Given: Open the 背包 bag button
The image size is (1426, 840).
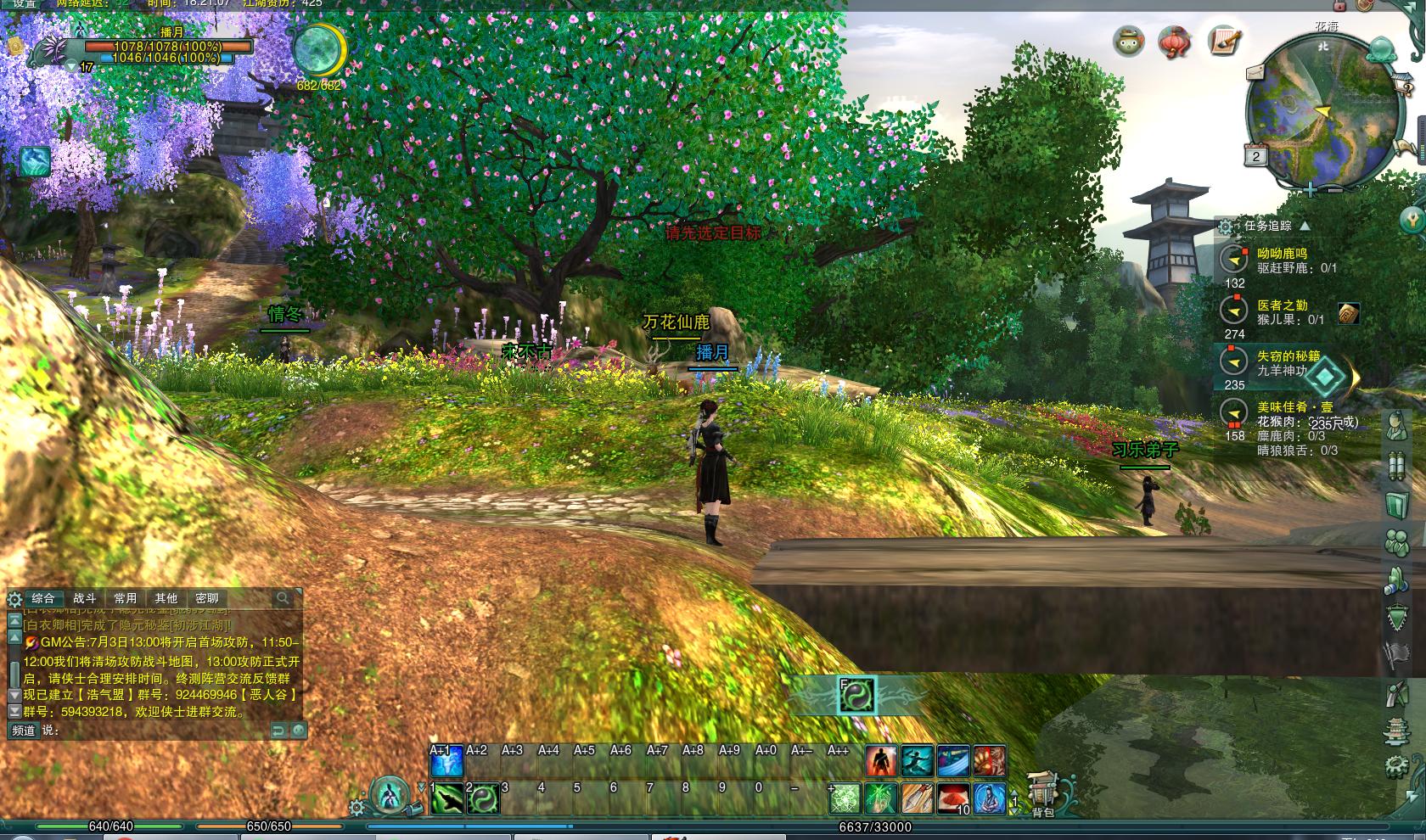Looking at the screenshot, I should [x=1043, y=793].
